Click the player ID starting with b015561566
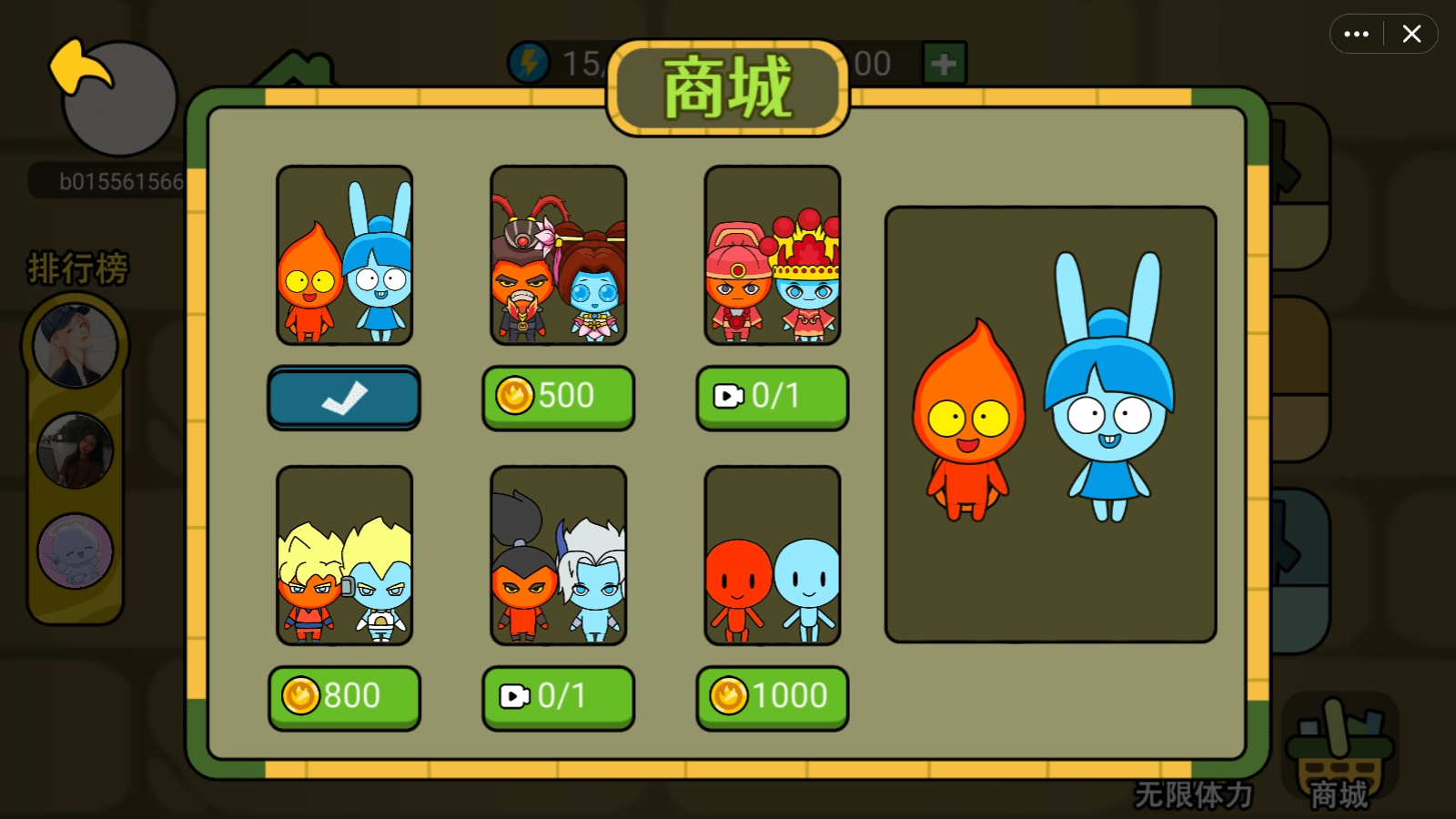Screen dimensions: 1456x819 coord(118,180)
